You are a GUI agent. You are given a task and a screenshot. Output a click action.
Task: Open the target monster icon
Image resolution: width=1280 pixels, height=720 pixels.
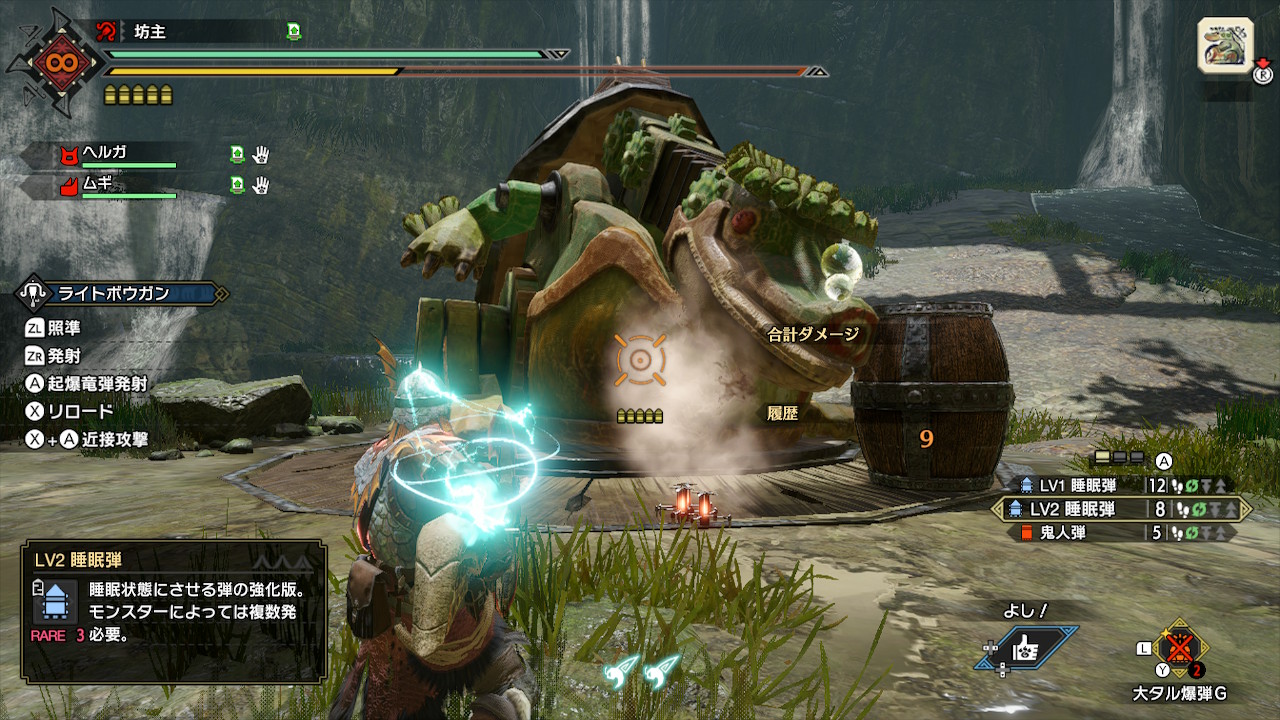[x=1226, y=46]
